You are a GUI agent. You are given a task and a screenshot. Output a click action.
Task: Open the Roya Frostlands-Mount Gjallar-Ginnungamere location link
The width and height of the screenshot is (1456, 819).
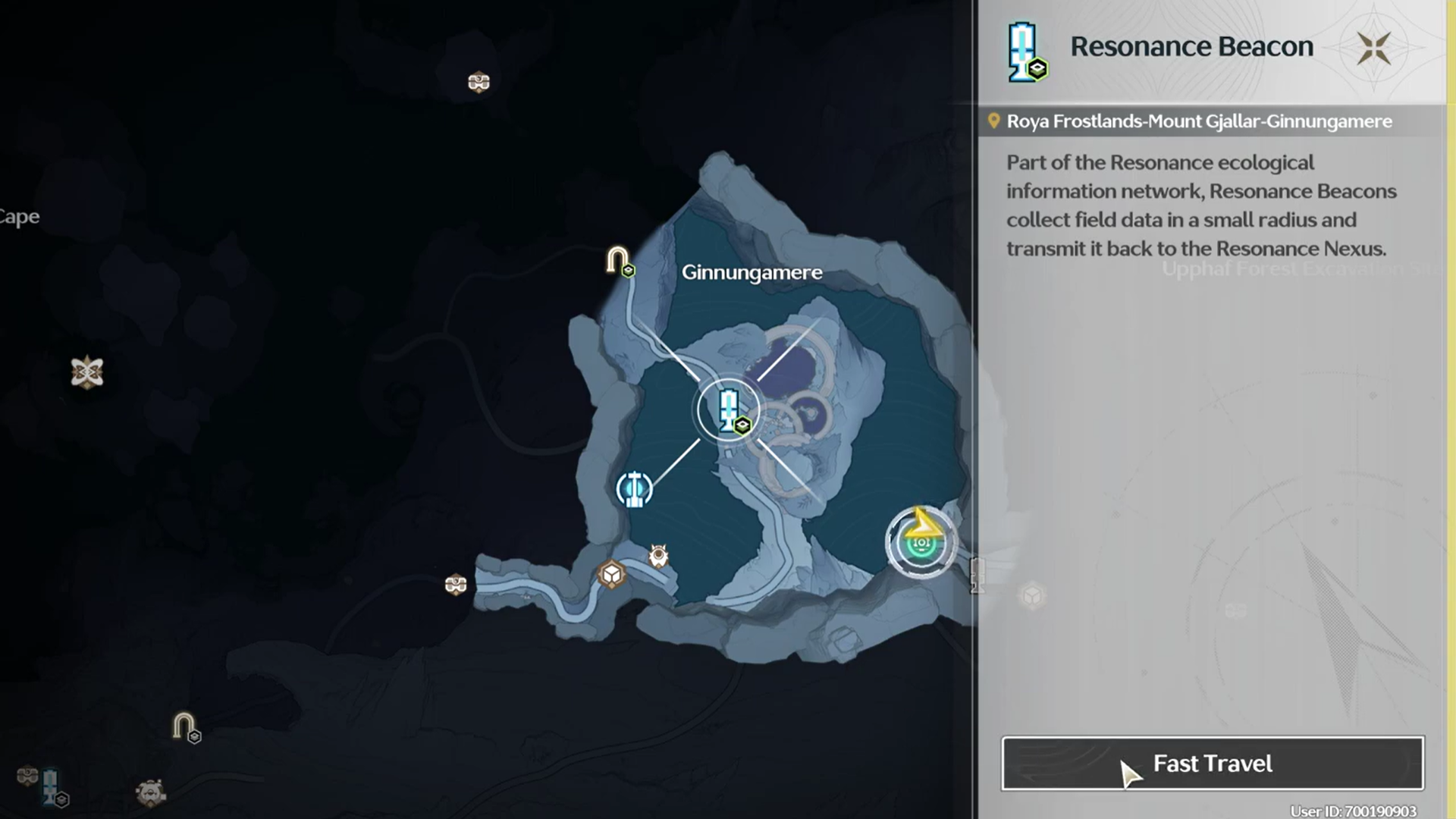1198,121
